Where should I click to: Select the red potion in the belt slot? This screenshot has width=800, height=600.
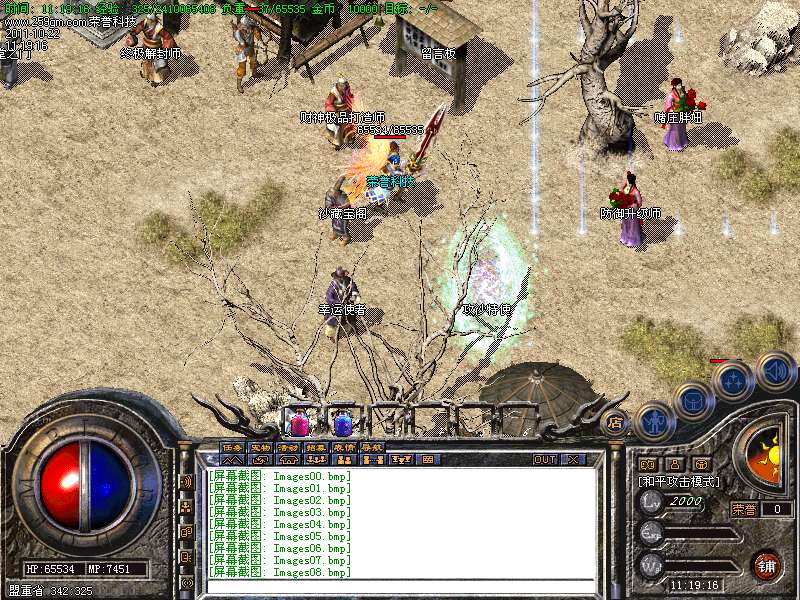point(299,423)
